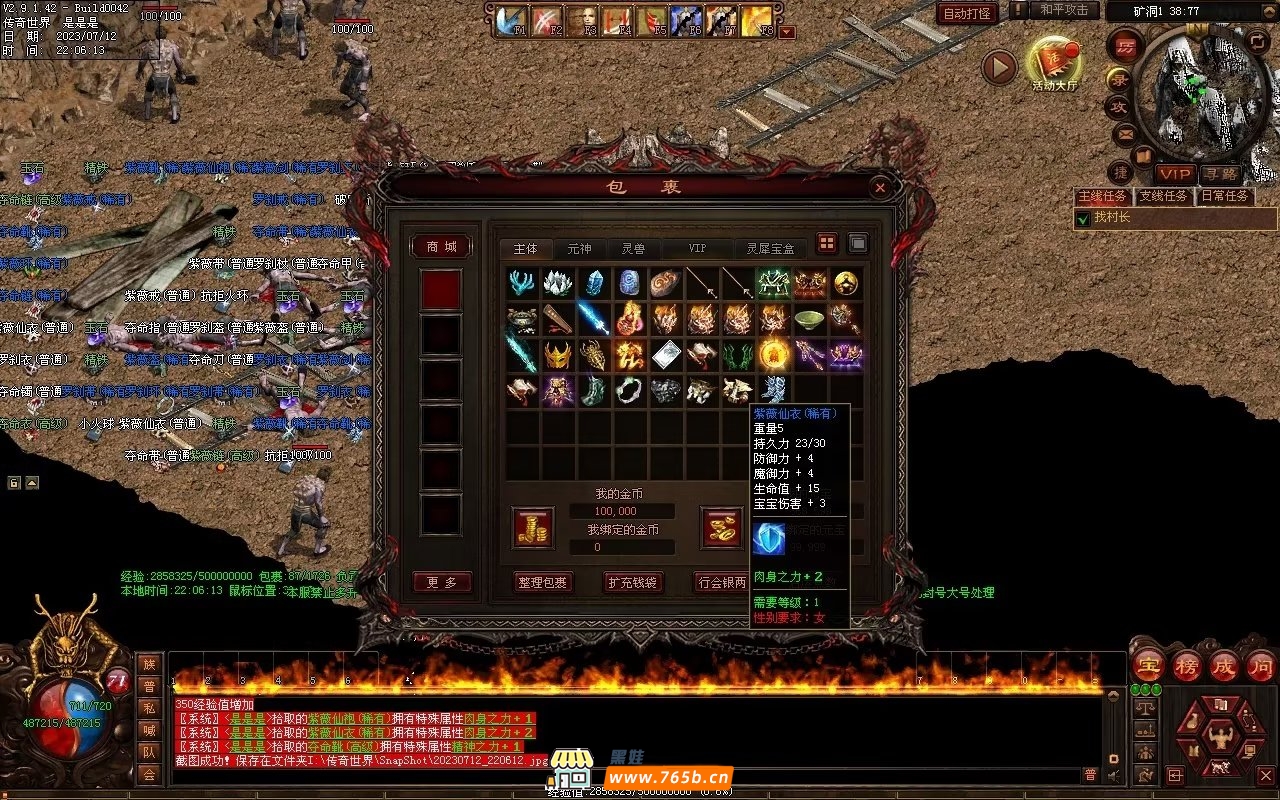The width and height of the screenshot is (1280, 800).
Task: Open the VIP button below minimap
Action: pyautogui.click(x=1175, y=174)
